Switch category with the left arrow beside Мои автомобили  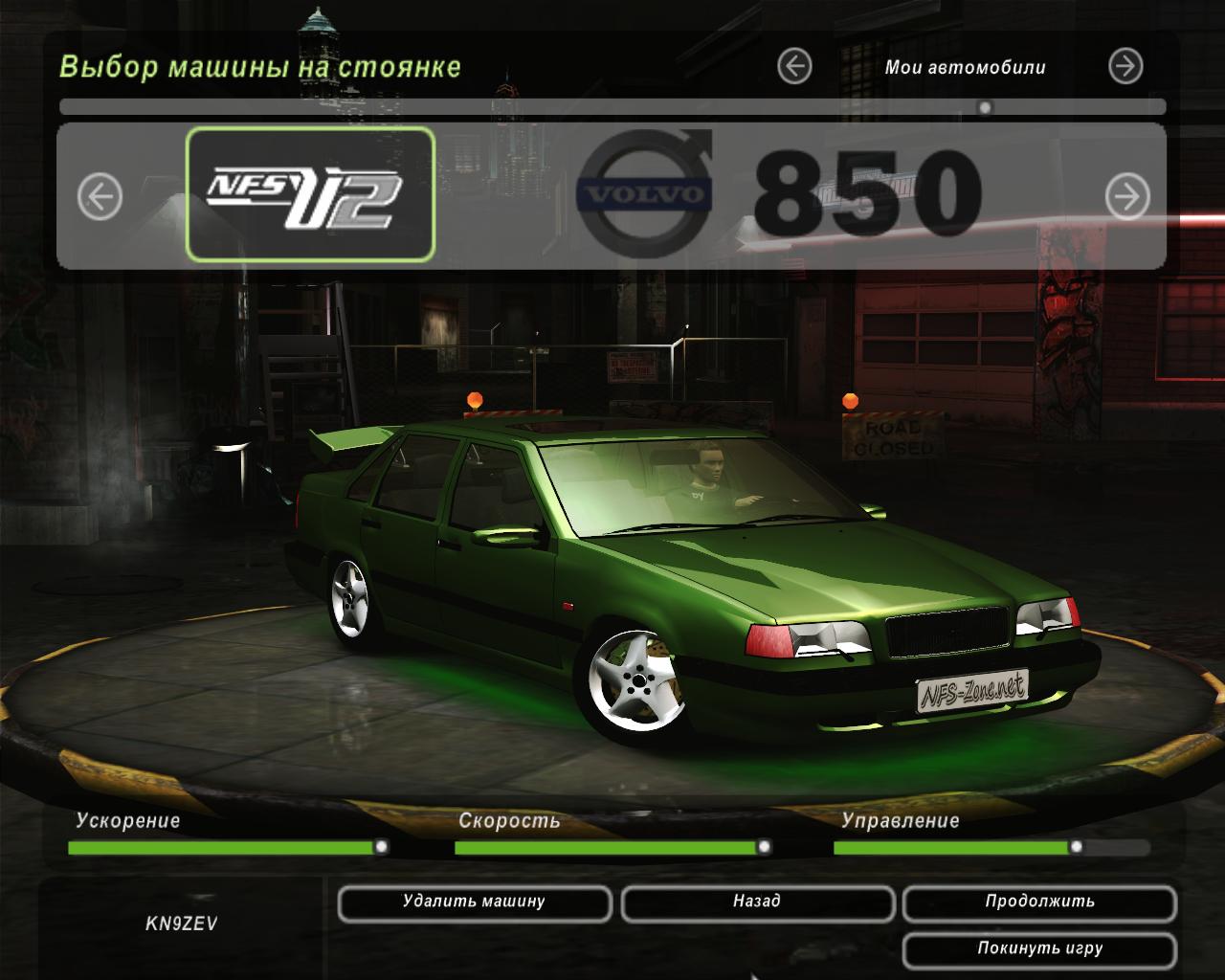[794, 66]
